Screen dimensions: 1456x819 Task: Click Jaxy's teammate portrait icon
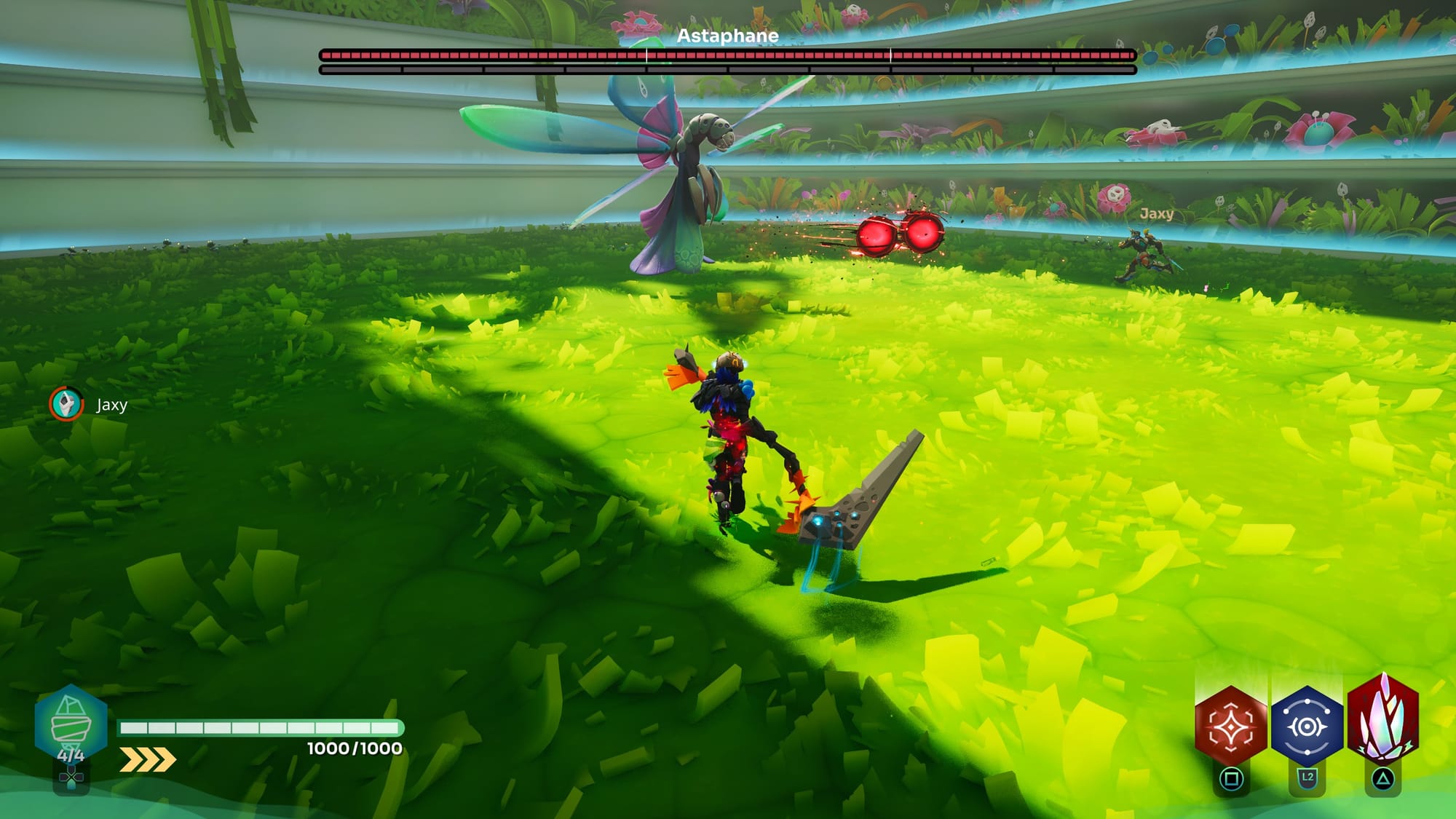tap(66, 404)
